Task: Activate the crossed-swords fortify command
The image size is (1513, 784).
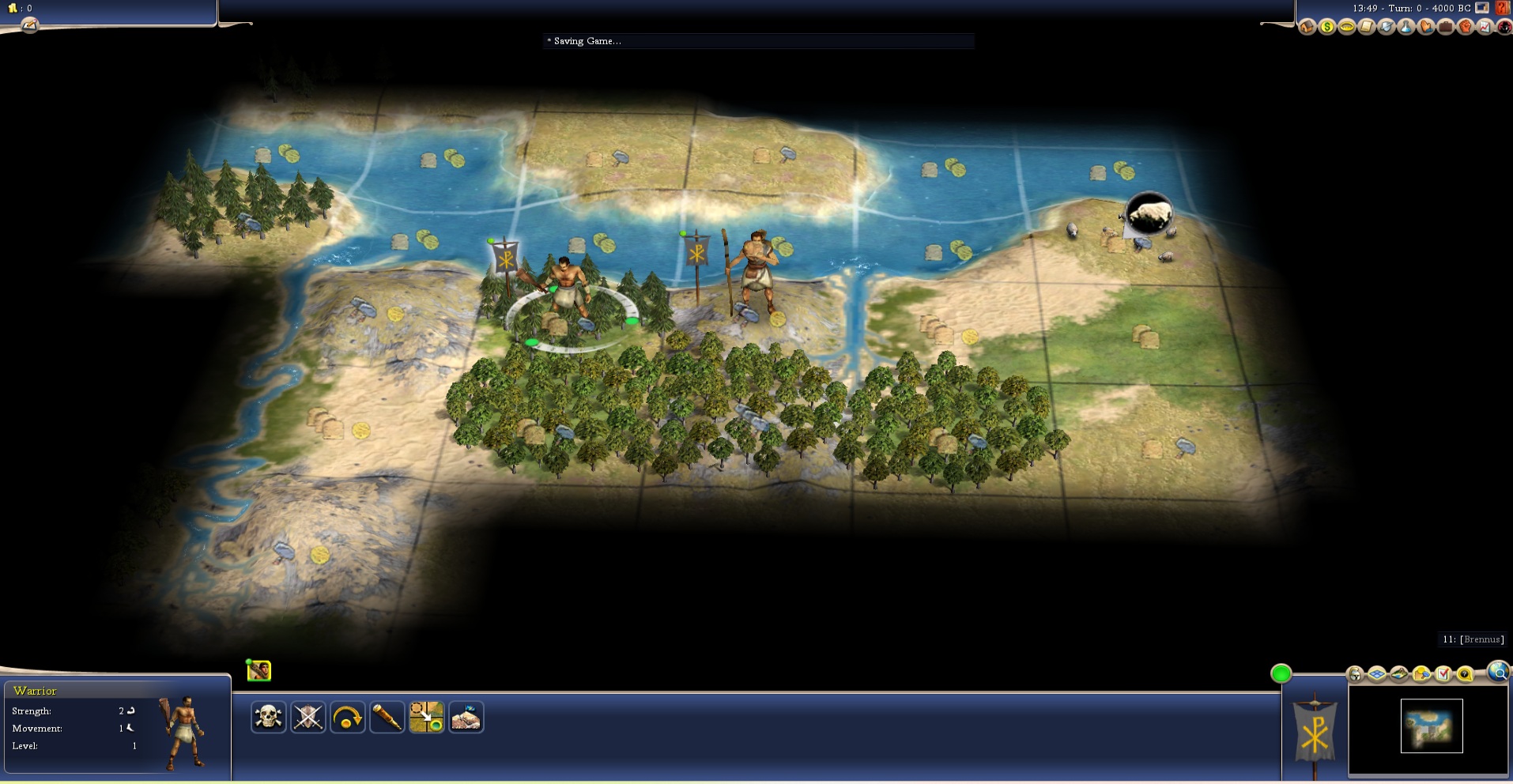Action: point(308,718)
